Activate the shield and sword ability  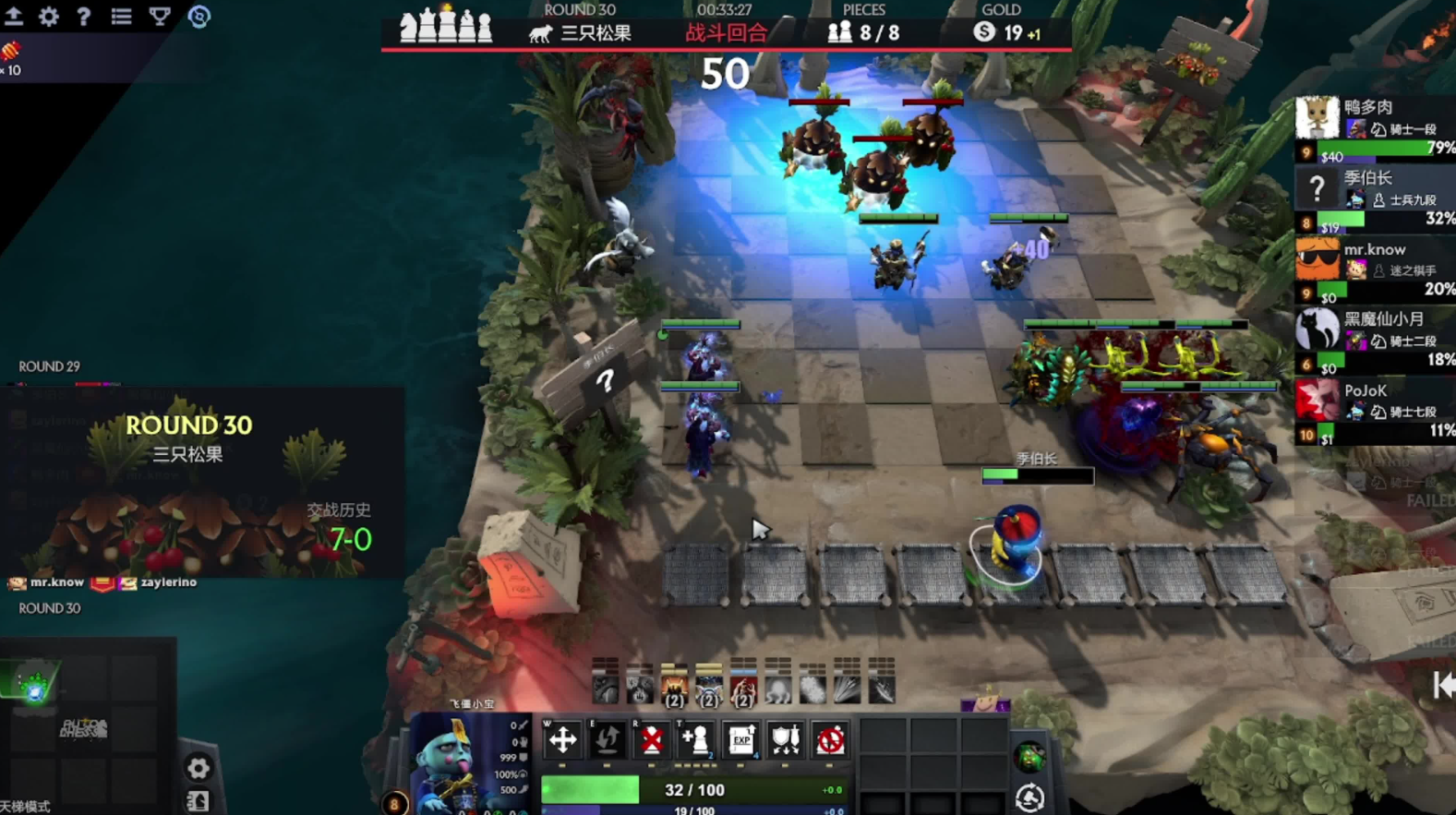(x=786, y=739)
